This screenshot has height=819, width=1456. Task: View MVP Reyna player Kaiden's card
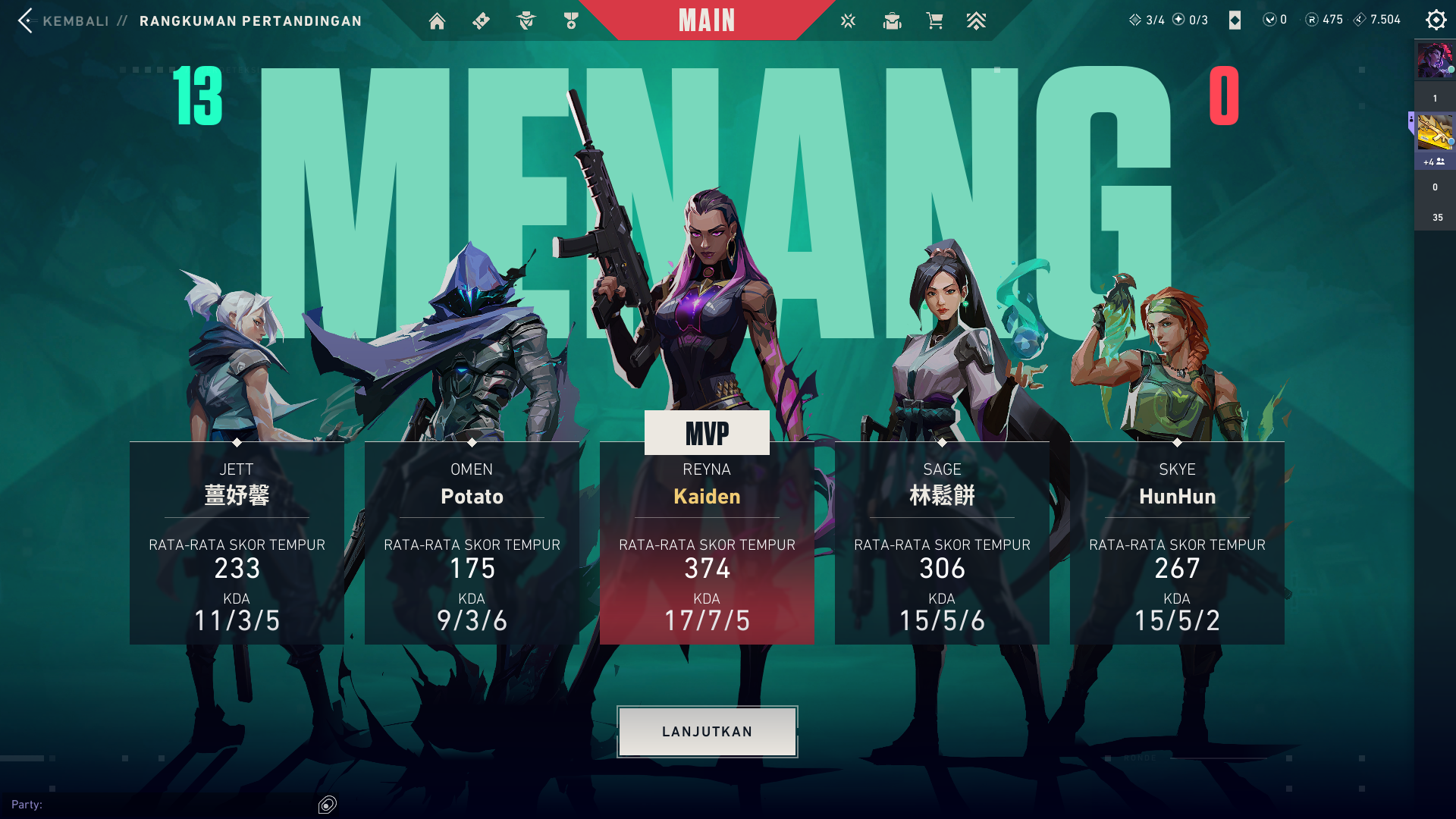(x=707, y=543)
